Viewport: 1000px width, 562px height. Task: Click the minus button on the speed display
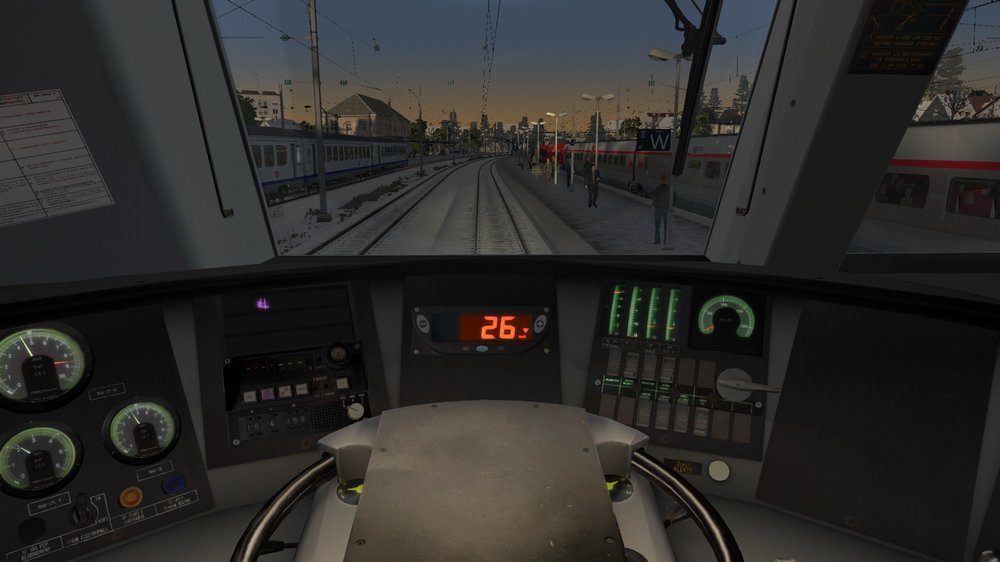(x=424, y=324)
